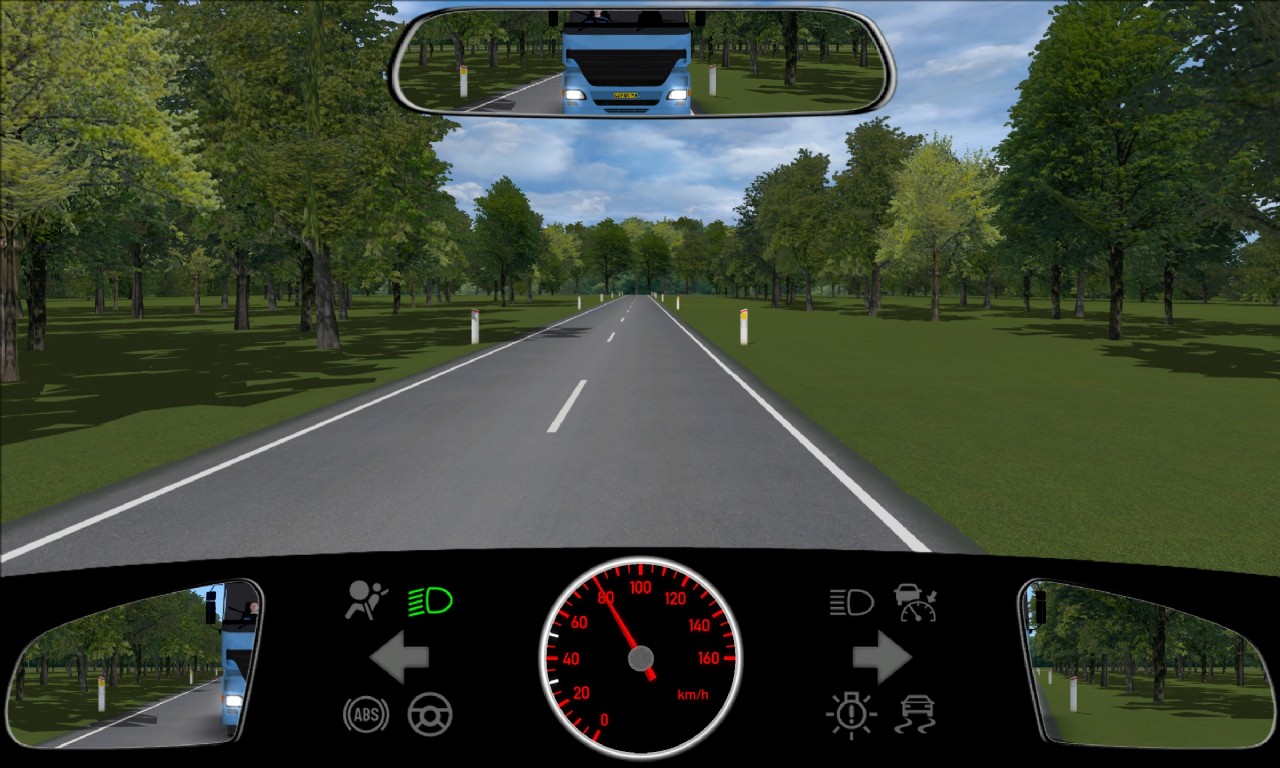
Task: Toggle the grey high beam headlight icon
Action: [851, 601]
